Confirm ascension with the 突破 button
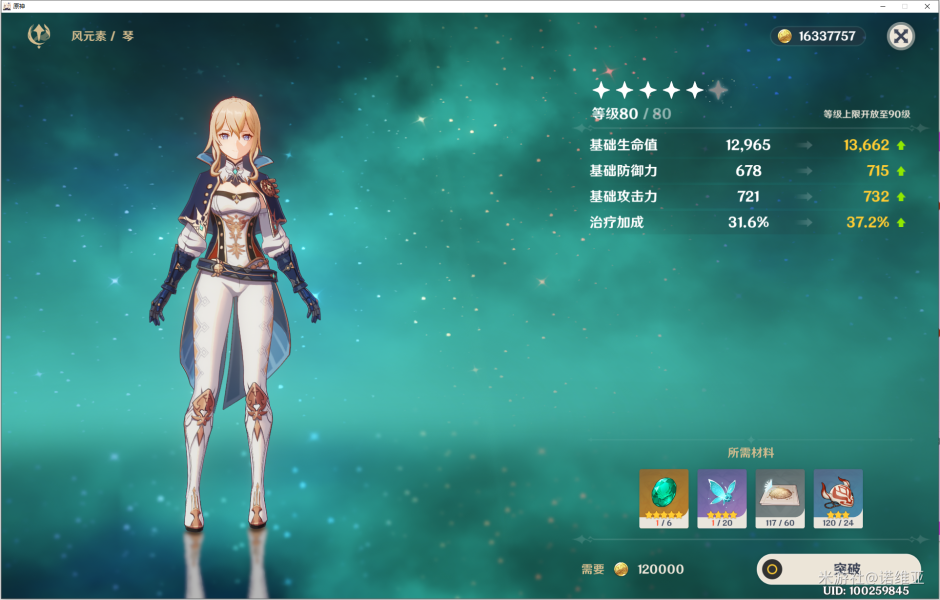Screen dimensions: 940x600 coord(838,569)
